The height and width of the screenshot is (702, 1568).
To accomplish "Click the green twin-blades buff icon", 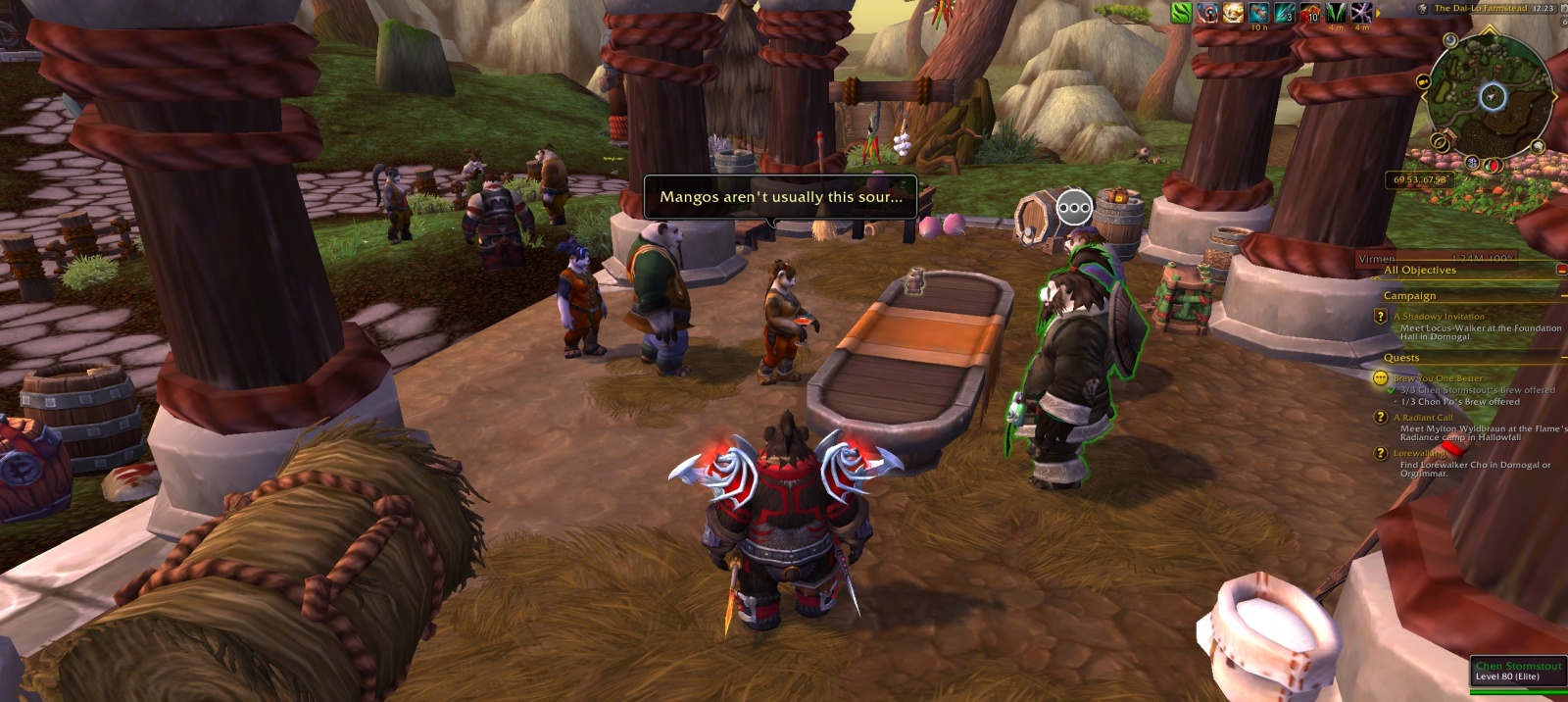I will click(x=1336, y=13).
